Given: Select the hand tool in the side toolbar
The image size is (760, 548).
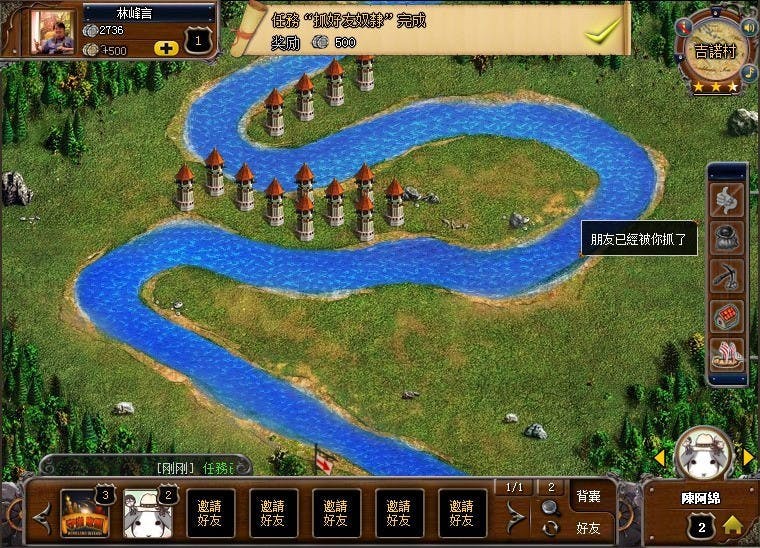Looking at the screenshot, I should [x=726, y=201].
